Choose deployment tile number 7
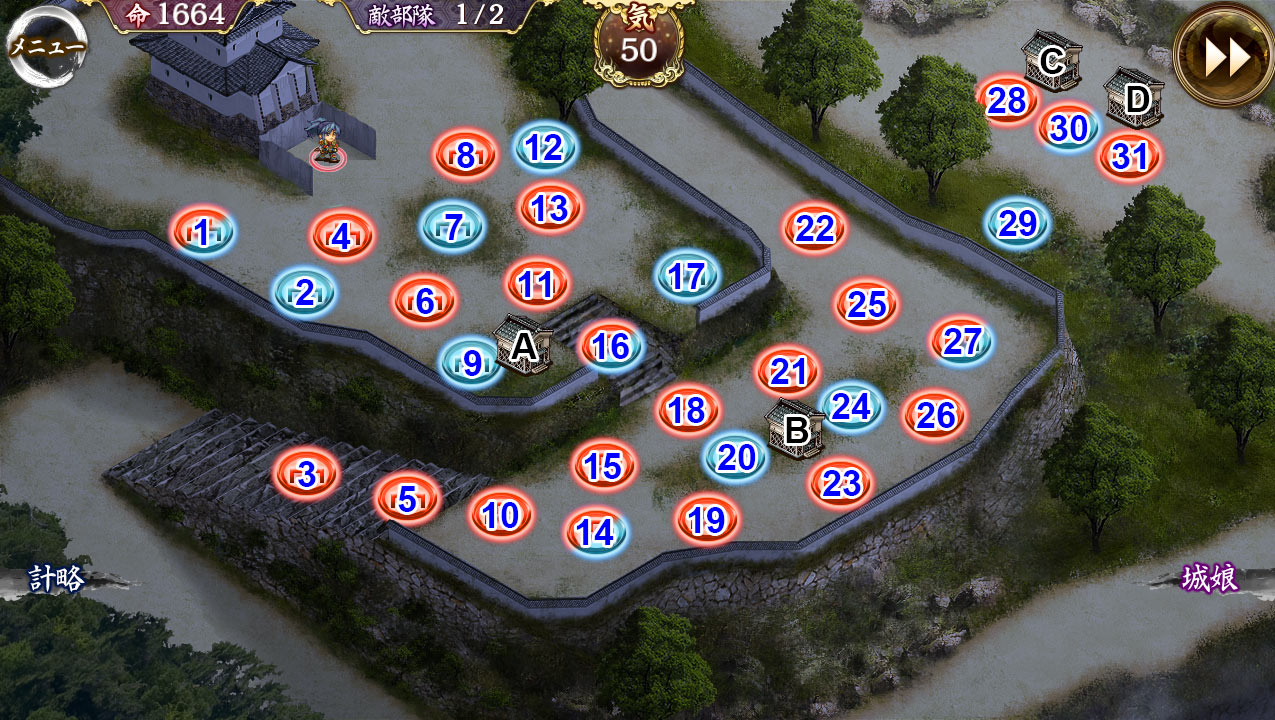The image size is (1275, 720). [x=452, y=227]
